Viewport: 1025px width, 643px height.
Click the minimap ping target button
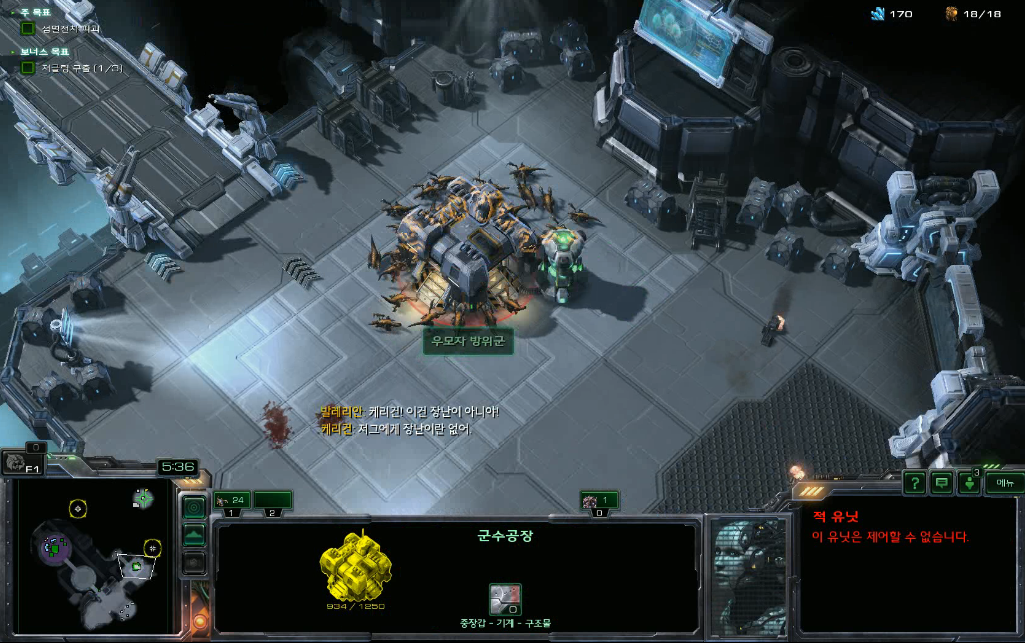point(195,507)
